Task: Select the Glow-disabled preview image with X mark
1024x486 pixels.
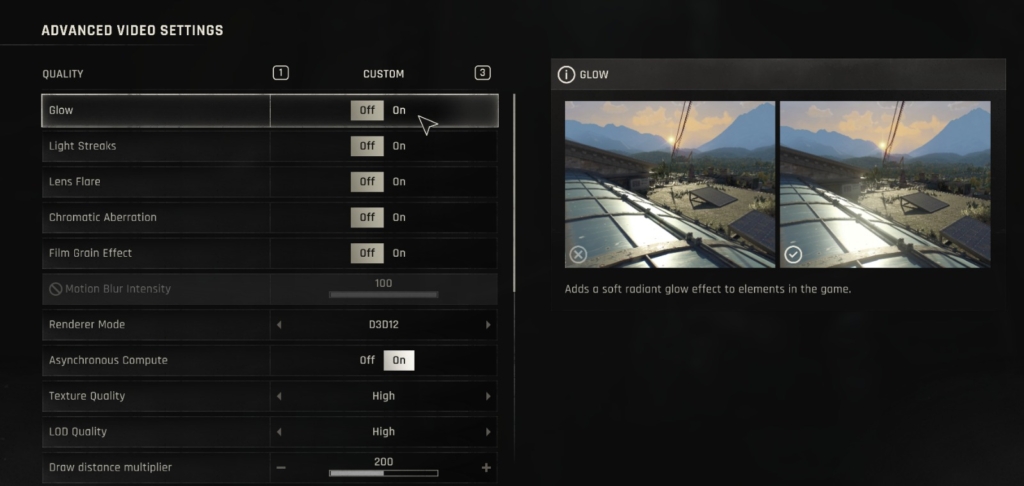Action: click(x=669, y=184)
